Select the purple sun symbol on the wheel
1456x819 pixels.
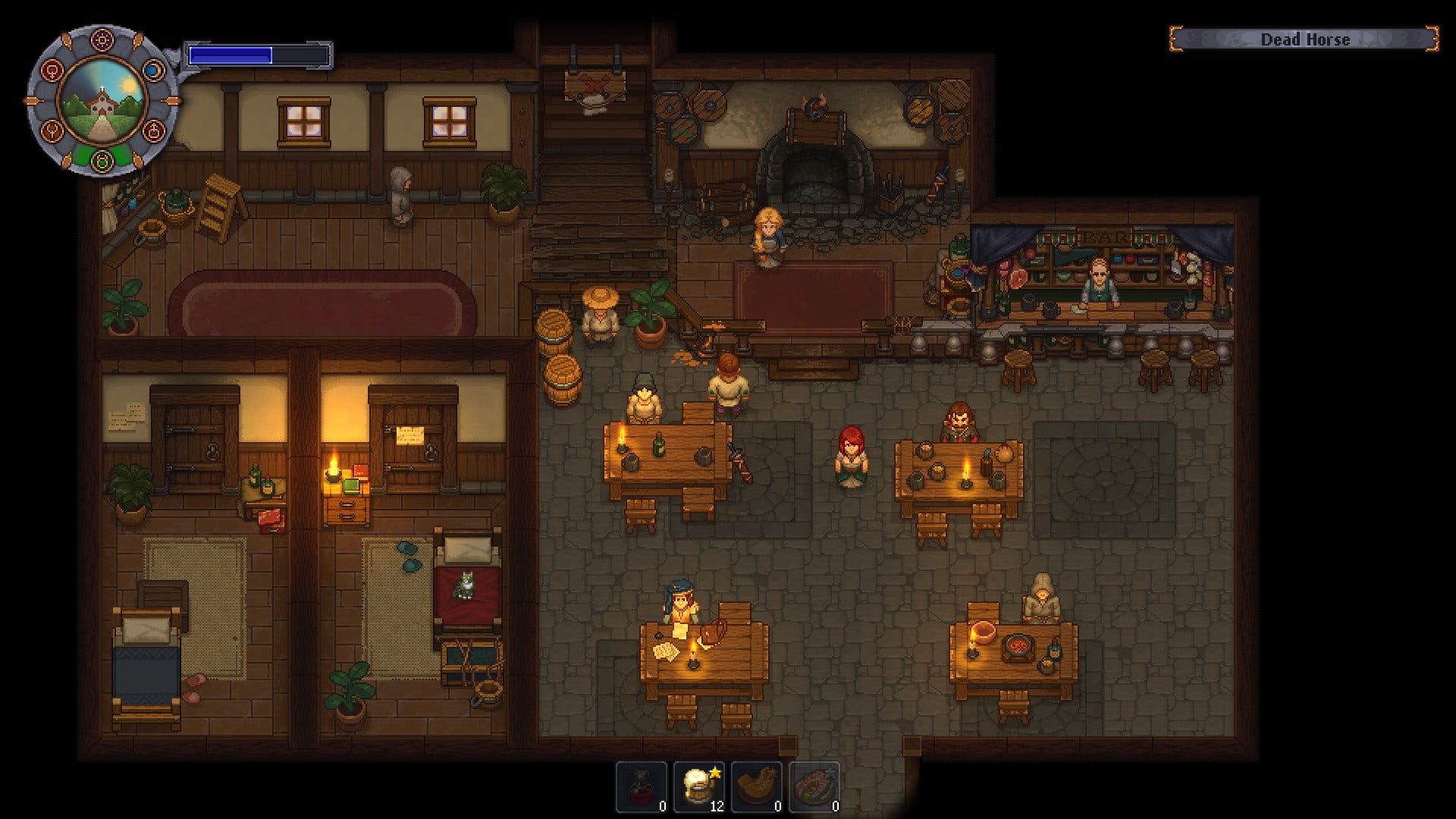click(x=102, y=40)
